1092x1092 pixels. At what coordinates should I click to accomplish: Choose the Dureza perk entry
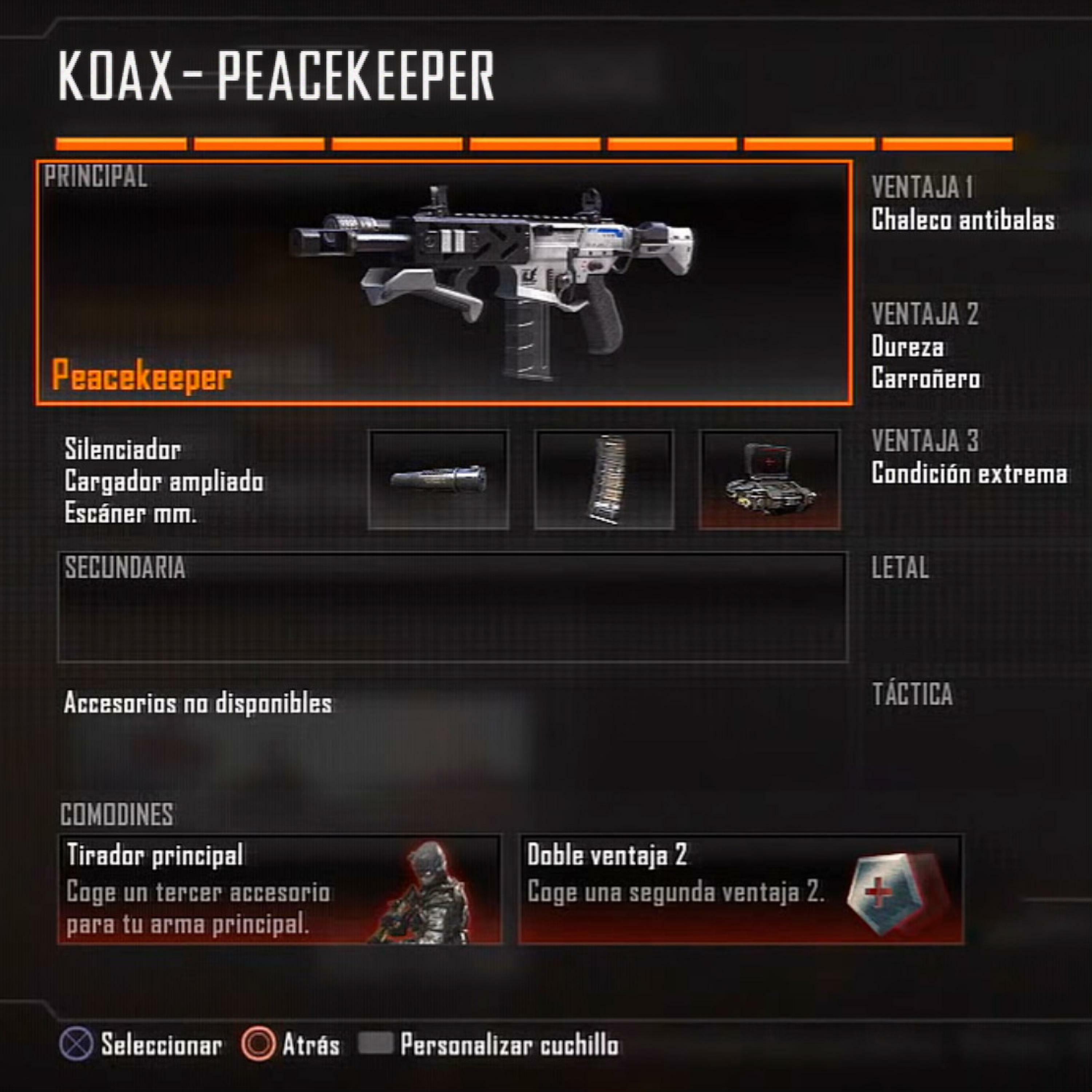907,347
